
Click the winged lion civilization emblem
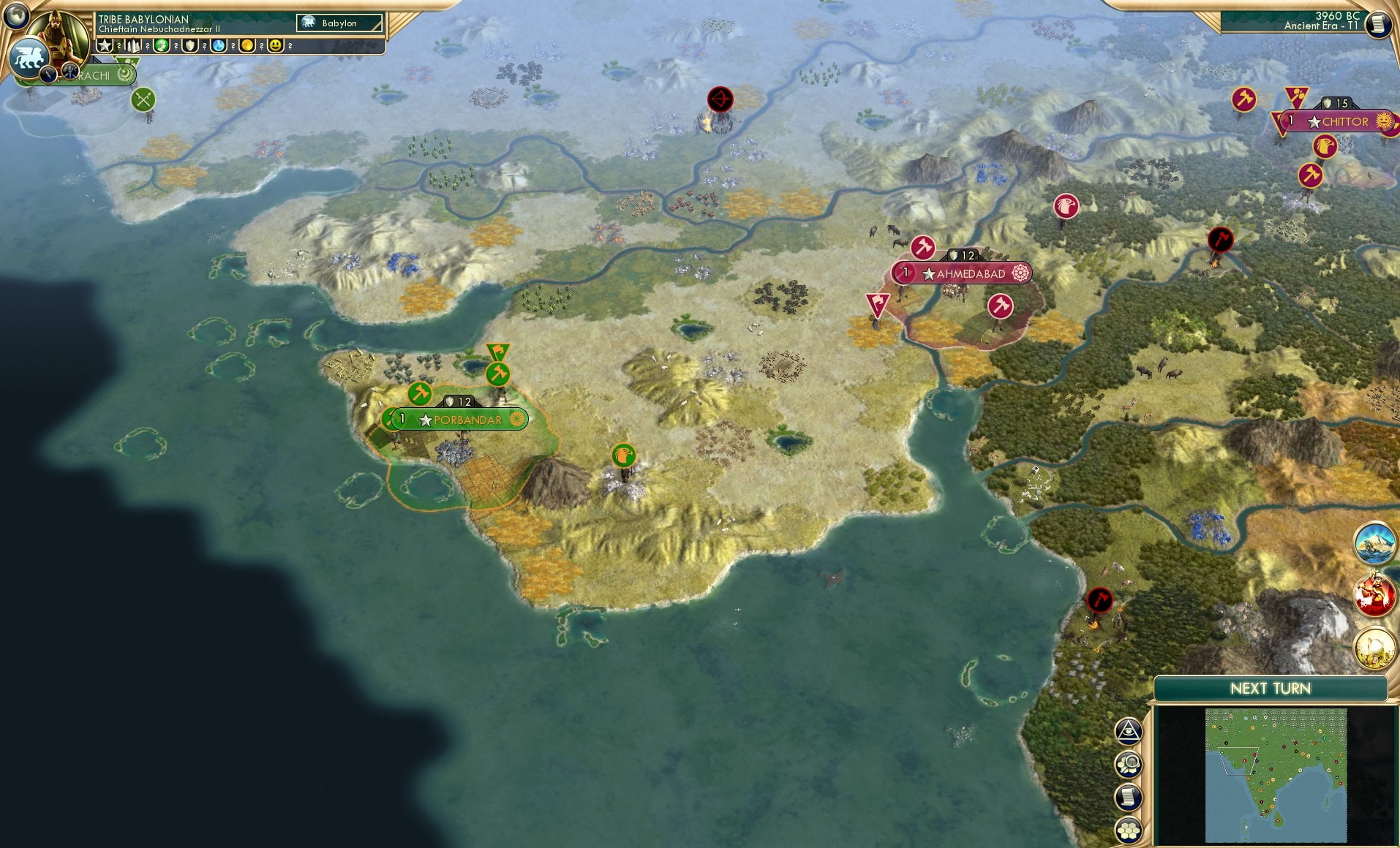[x=31, y=58]
